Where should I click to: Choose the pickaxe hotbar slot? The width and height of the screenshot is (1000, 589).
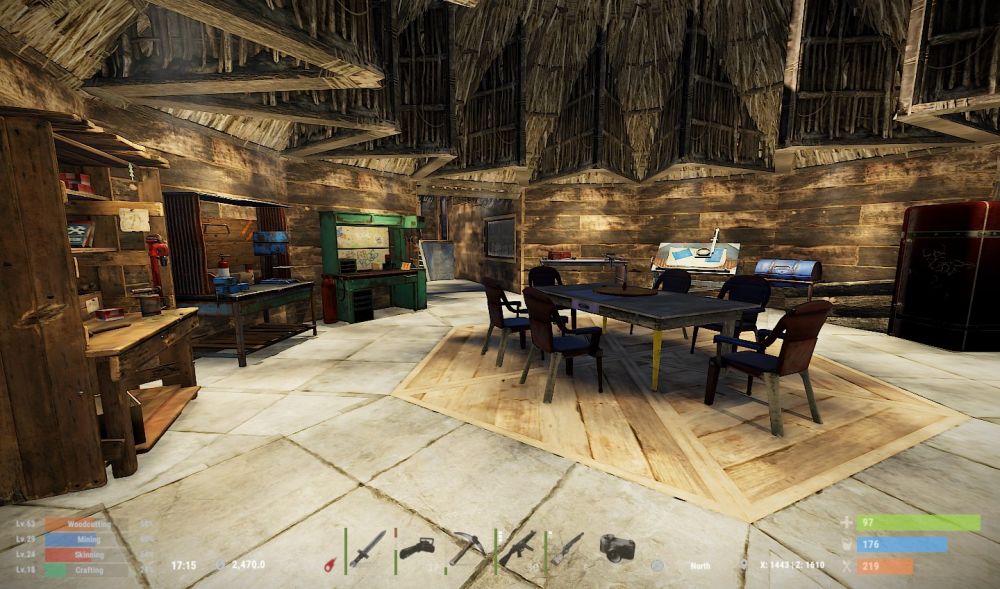466,548
